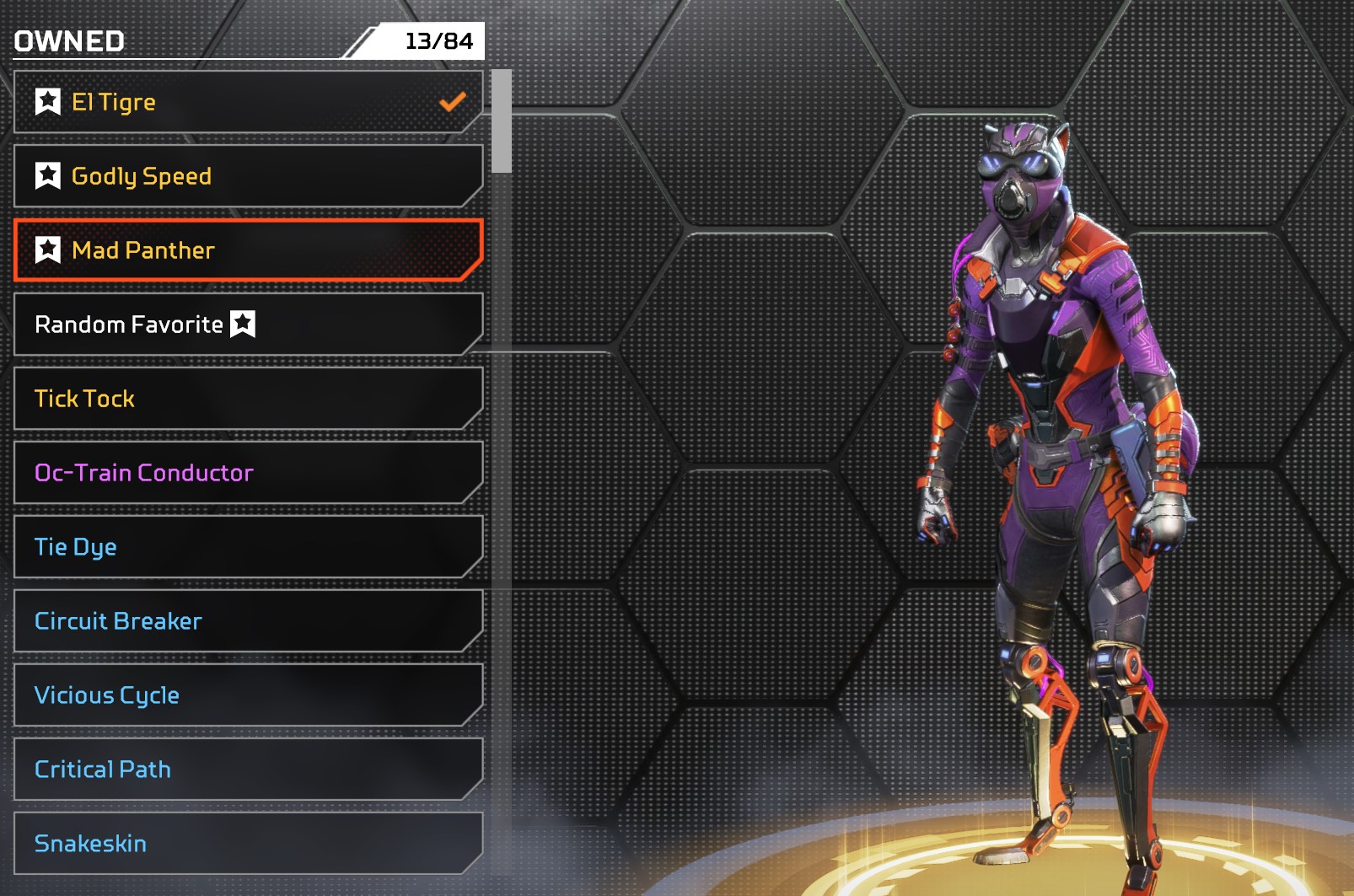
Task: Toggle the favorite star on Mad Panther
Action: (x=48, y=250)
